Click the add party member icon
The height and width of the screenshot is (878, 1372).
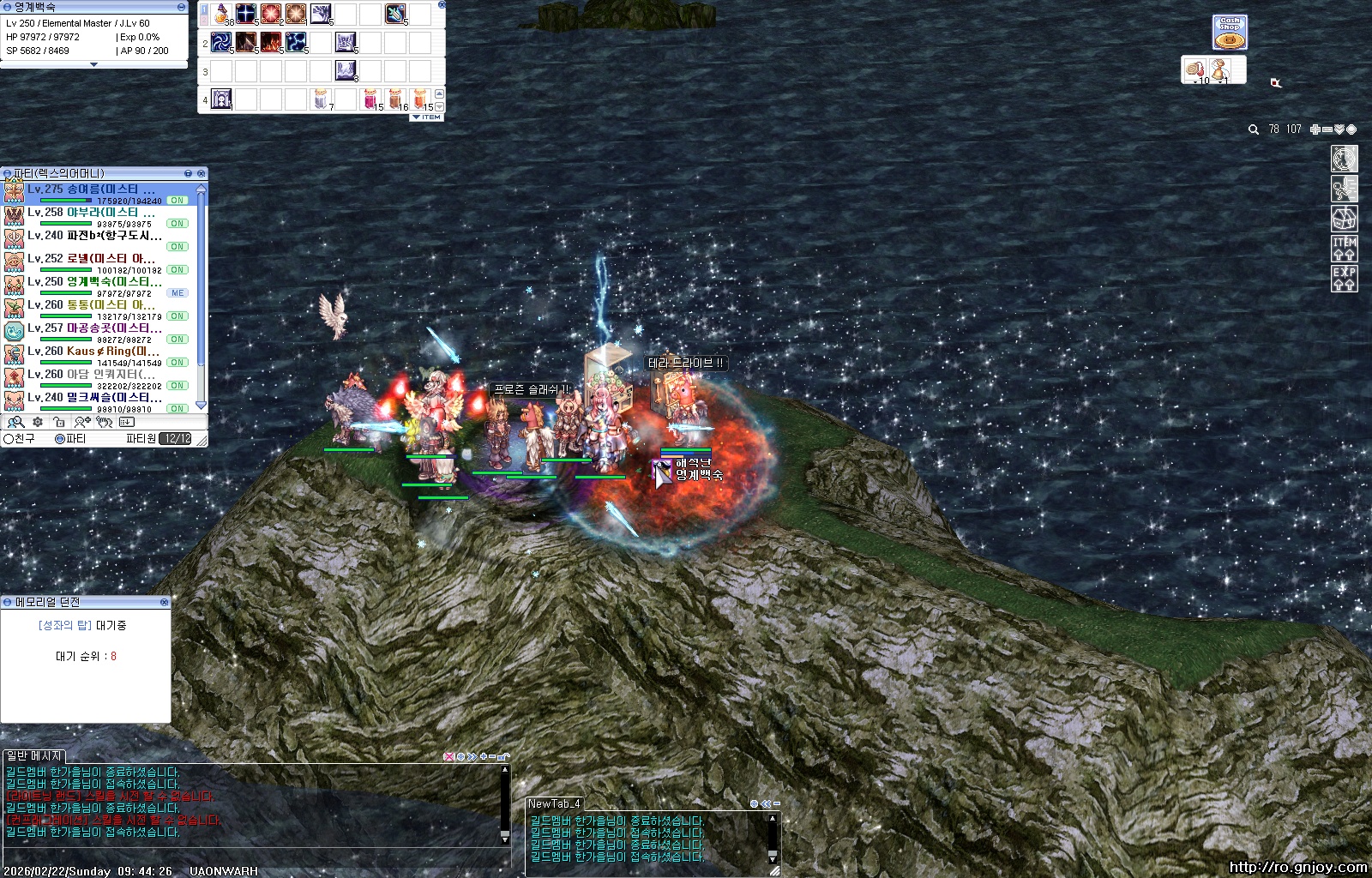(82, 422)
